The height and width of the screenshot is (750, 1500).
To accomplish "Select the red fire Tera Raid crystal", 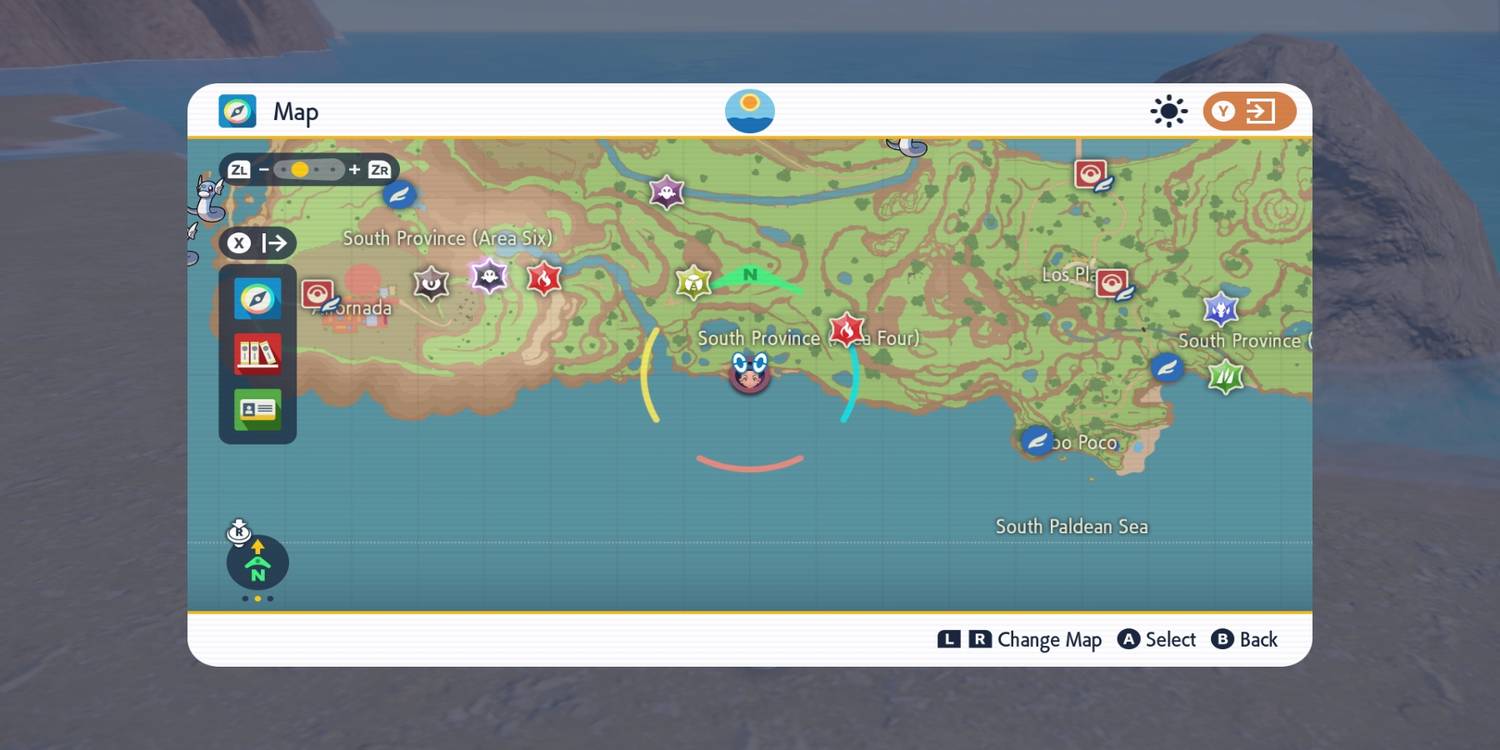I will pos(846,330).
